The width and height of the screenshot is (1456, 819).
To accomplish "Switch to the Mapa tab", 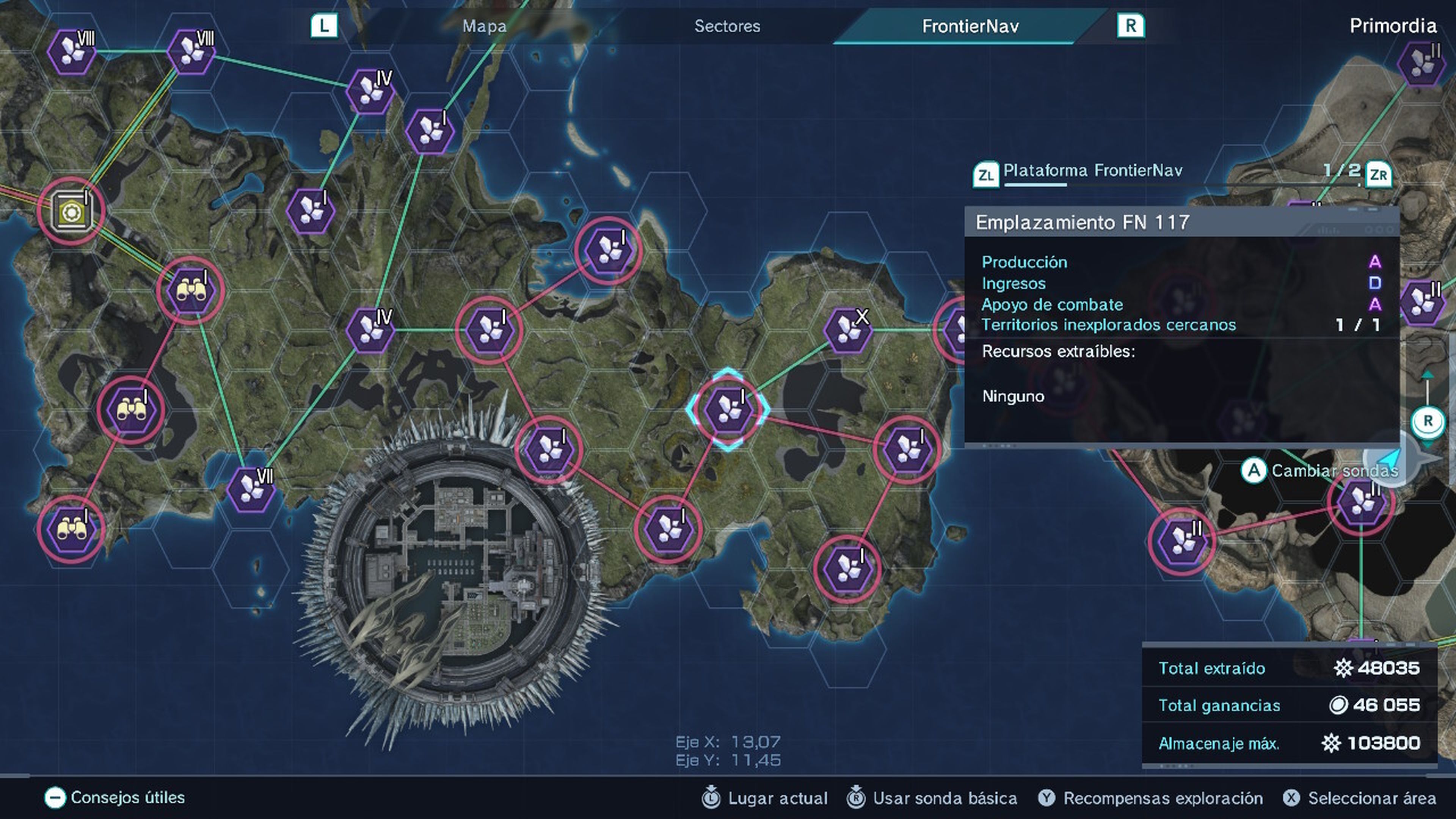I will click(483, 26).
